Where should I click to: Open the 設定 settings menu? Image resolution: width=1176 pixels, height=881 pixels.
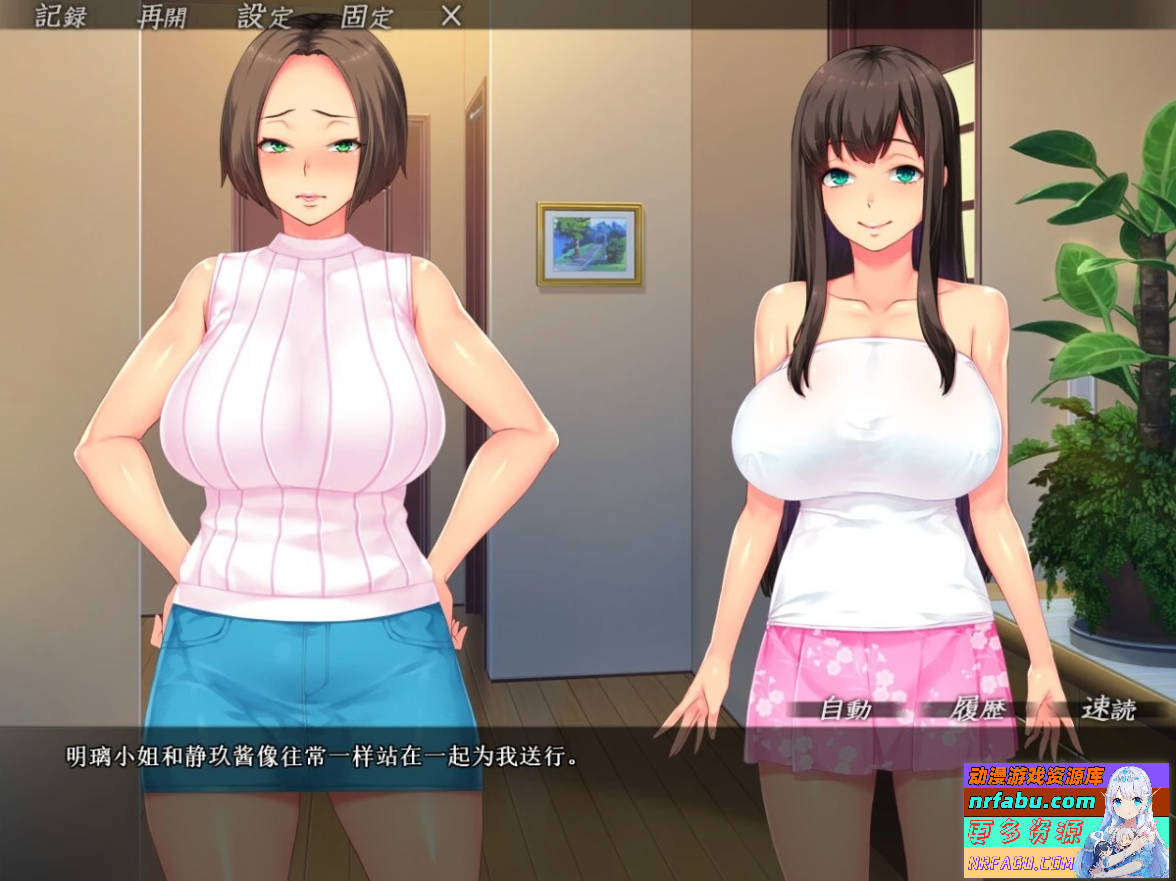click(264, 16)
